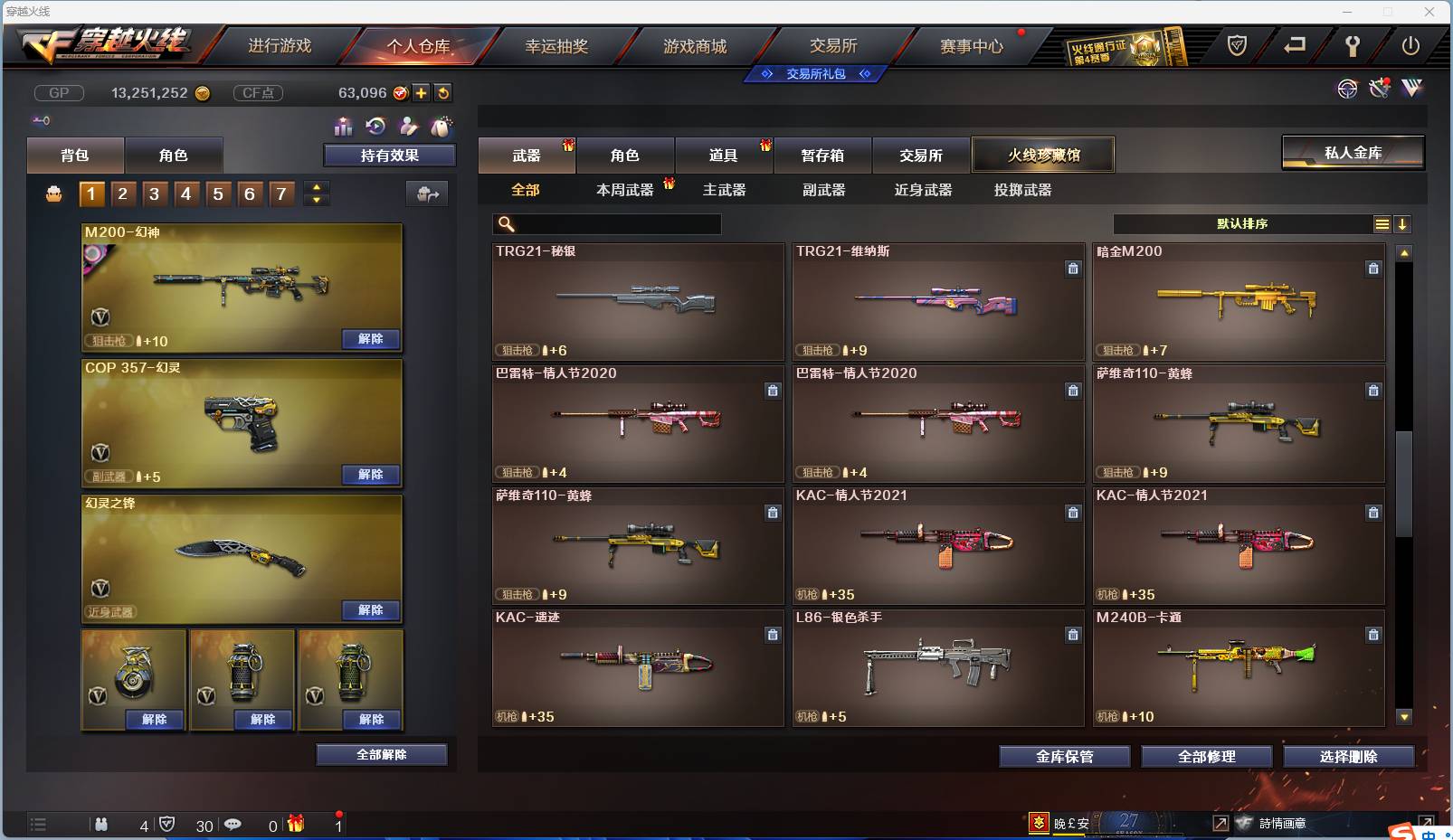Image resolution: width=1453 pixels, height=840 pixels.
Task: Click the 全部解除 button below the backpack
Action: click(x=381, y=753)
